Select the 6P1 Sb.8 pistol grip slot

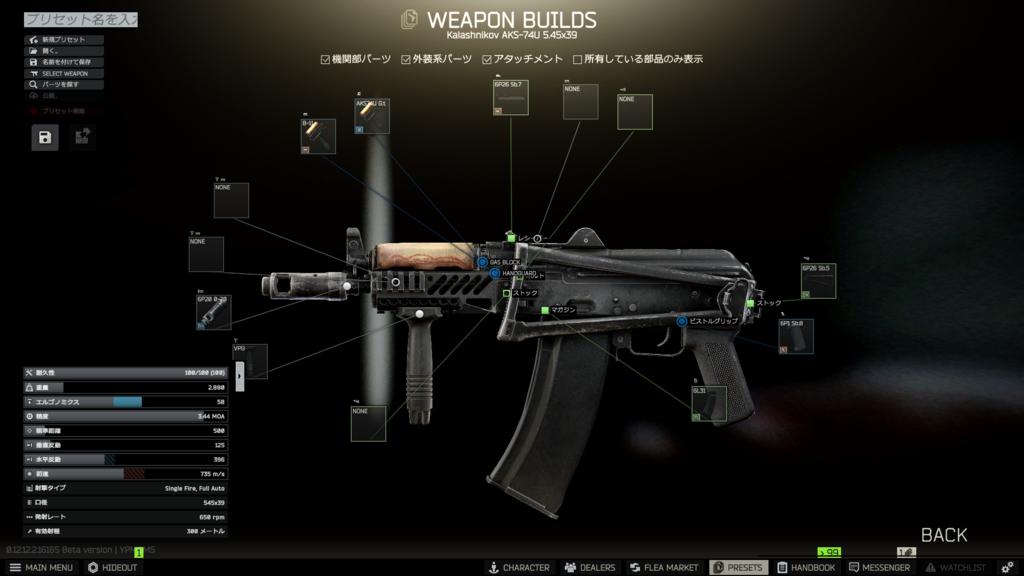[x=796, y=337]
